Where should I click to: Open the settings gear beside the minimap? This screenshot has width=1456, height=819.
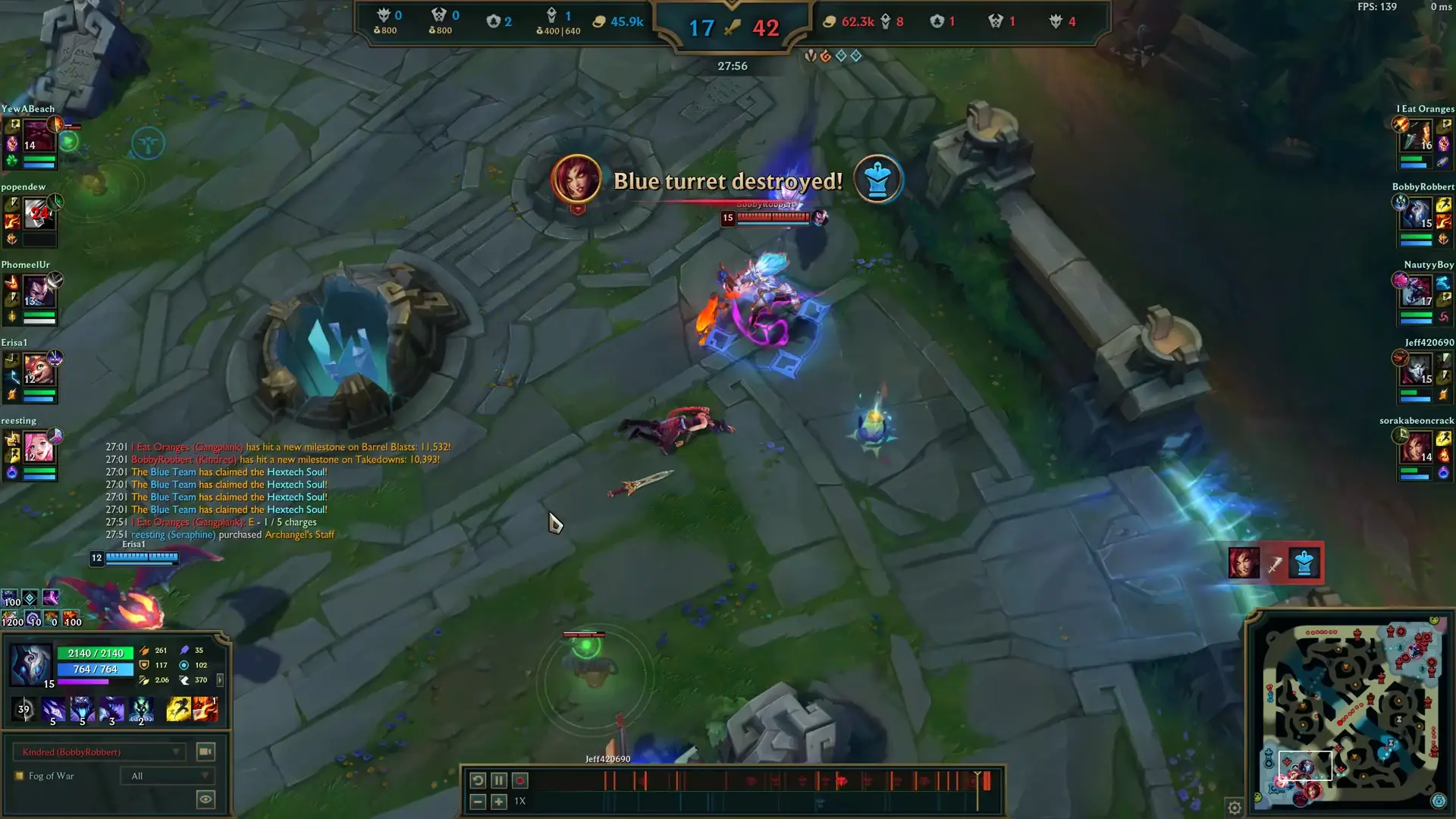coord(1235,806)
